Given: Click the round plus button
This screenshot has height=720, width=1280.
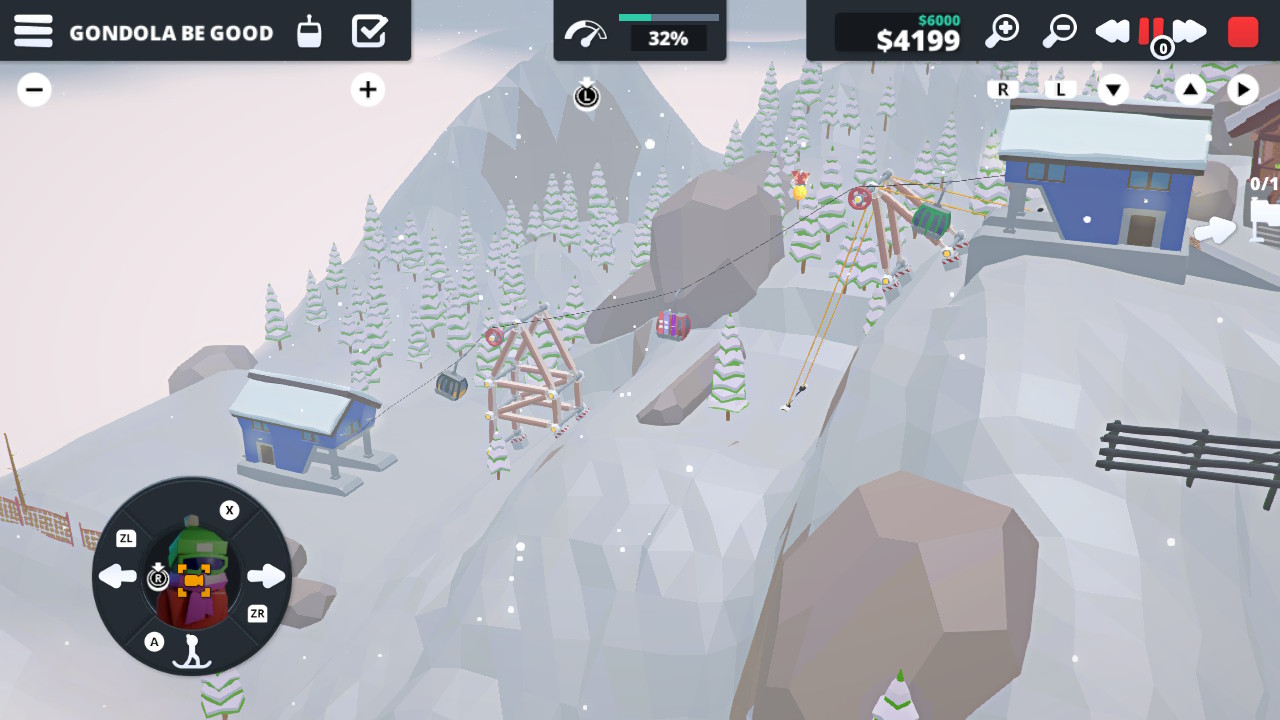Looking at the screenshot, I should tap(368, 90).
